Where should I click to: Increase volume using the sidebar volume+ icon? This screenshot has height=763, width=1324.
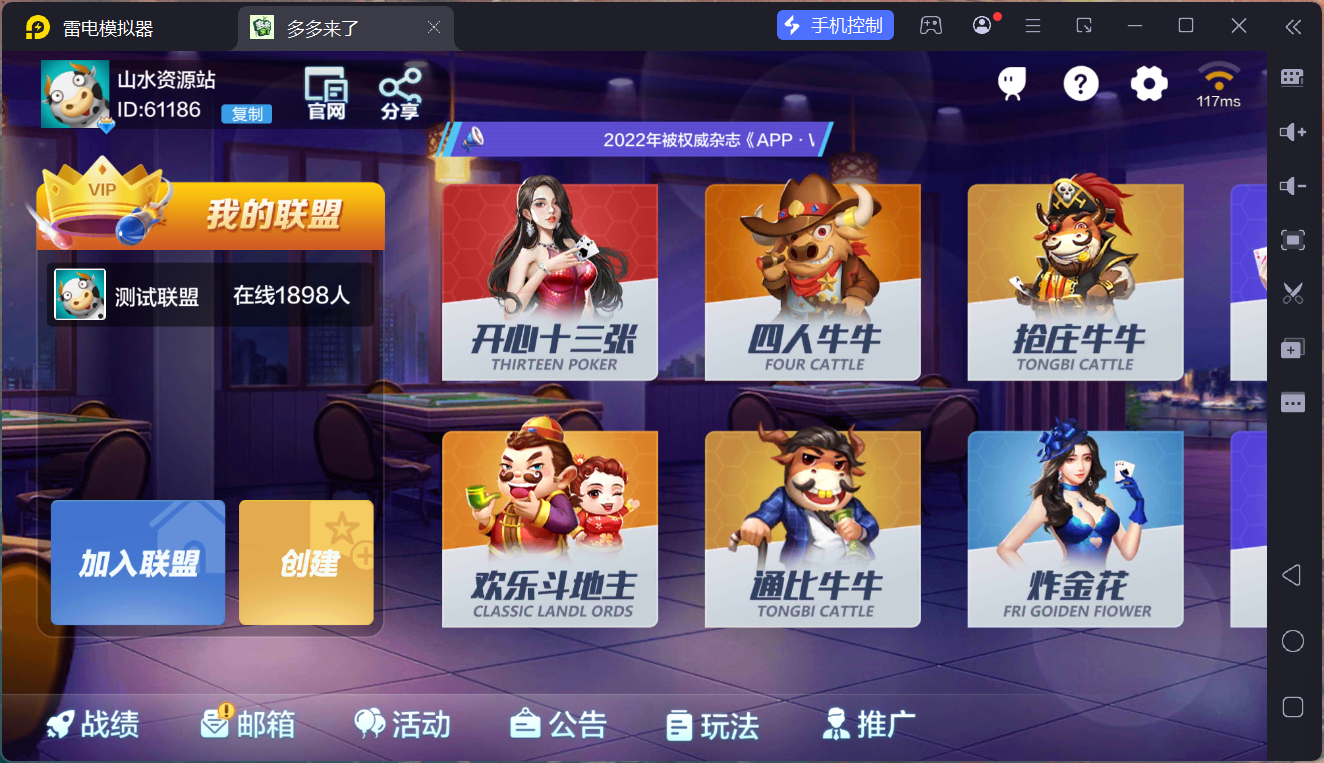[1293, 132]
